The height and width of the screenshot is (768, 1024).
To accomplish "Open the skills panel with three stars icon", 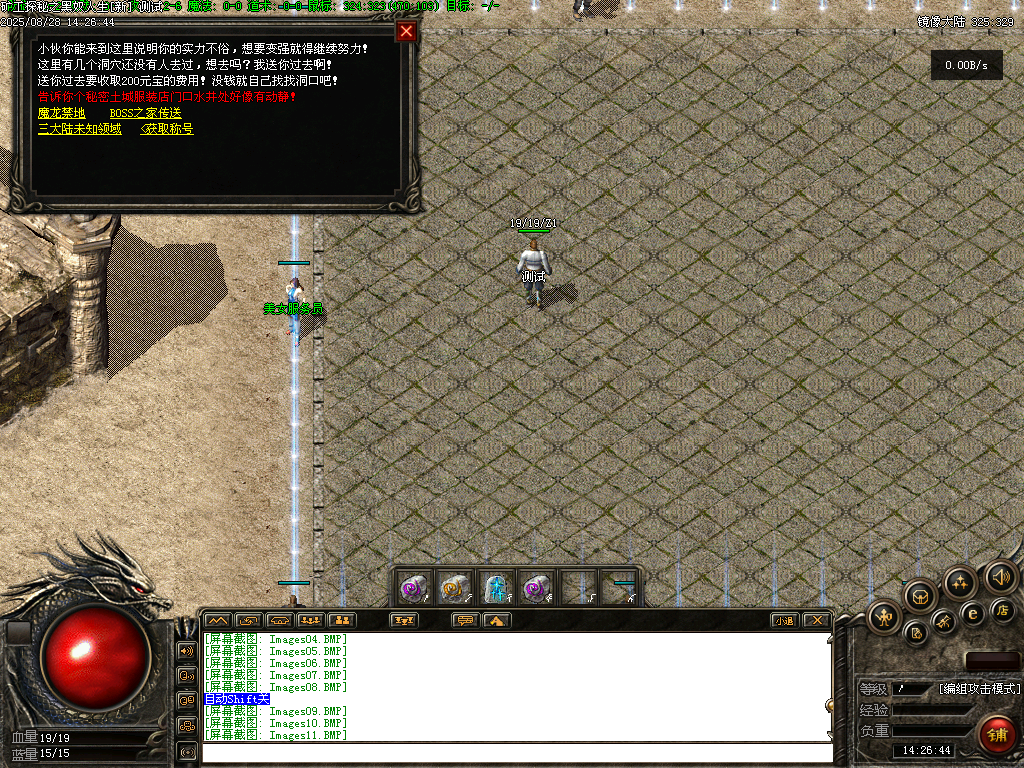I will pyautogui.click(x=960, y=583).
